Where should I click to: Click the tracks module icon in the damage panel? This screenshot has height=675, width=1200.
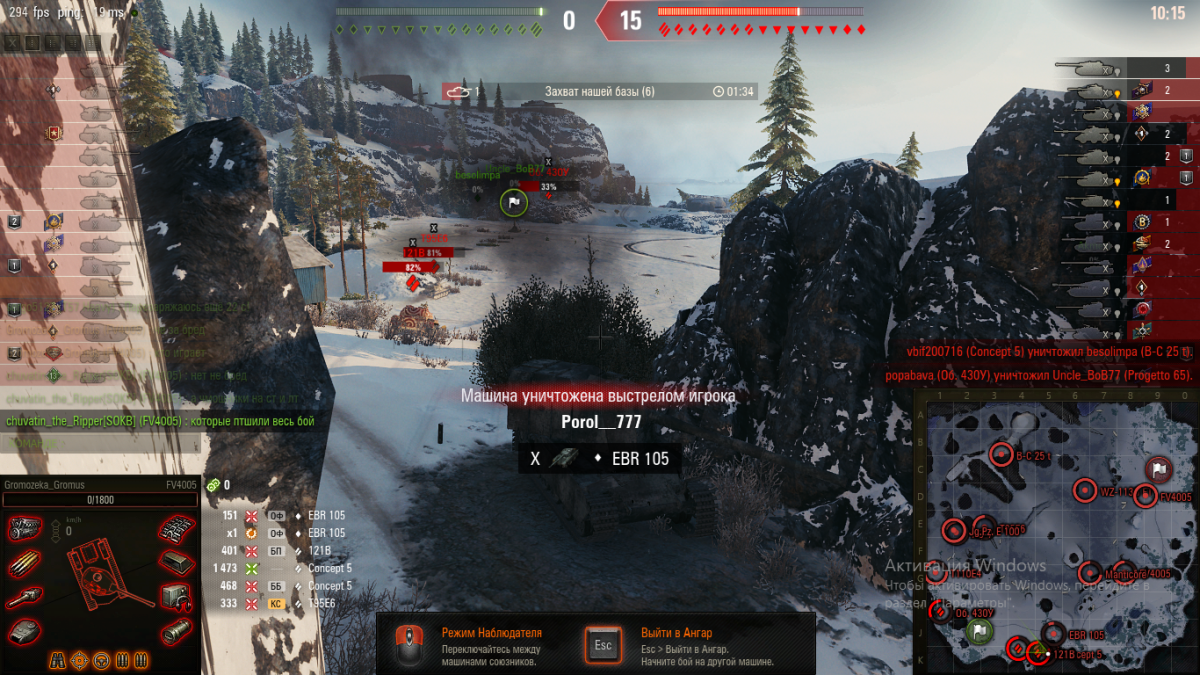click(176, 529)
